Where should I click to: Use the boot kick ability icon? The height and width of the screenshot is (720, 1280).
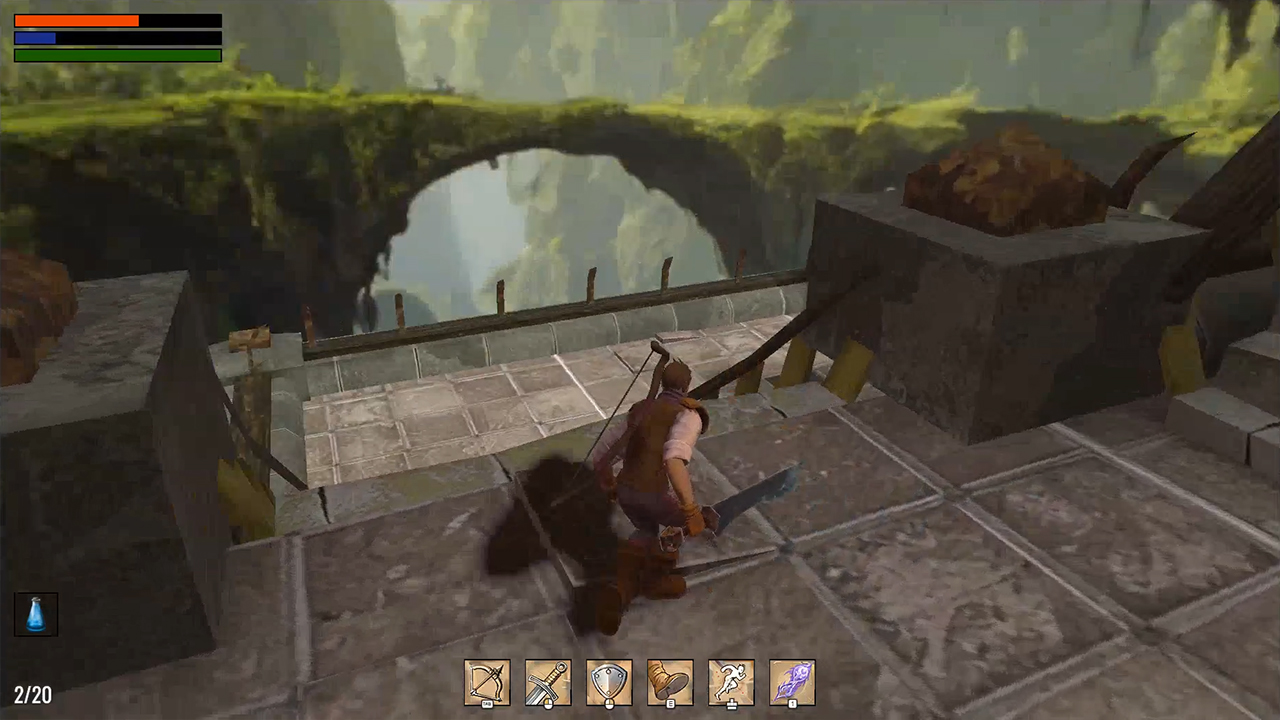click(670, 680)
